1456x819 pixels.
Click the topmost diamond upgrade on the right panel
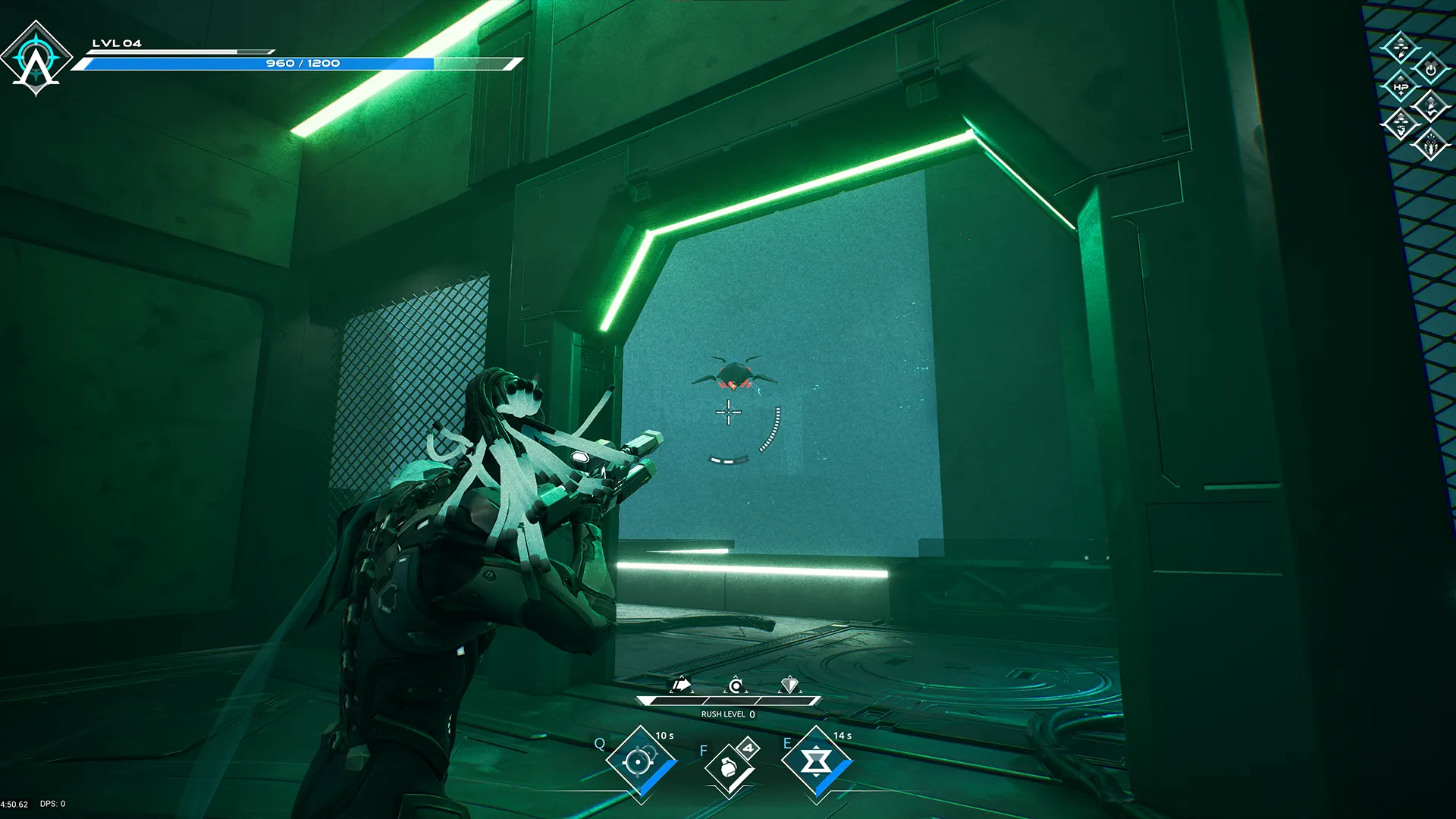(x=1401, y=47)
